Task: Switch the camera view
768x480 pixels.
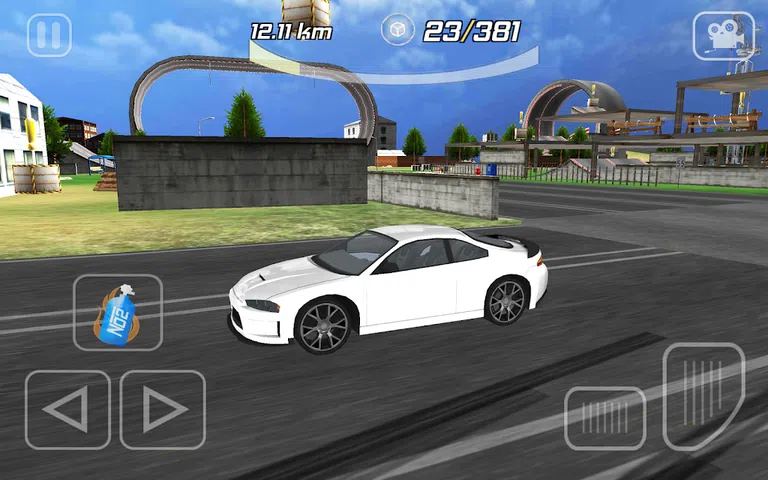Action: [x=723, y=35]
